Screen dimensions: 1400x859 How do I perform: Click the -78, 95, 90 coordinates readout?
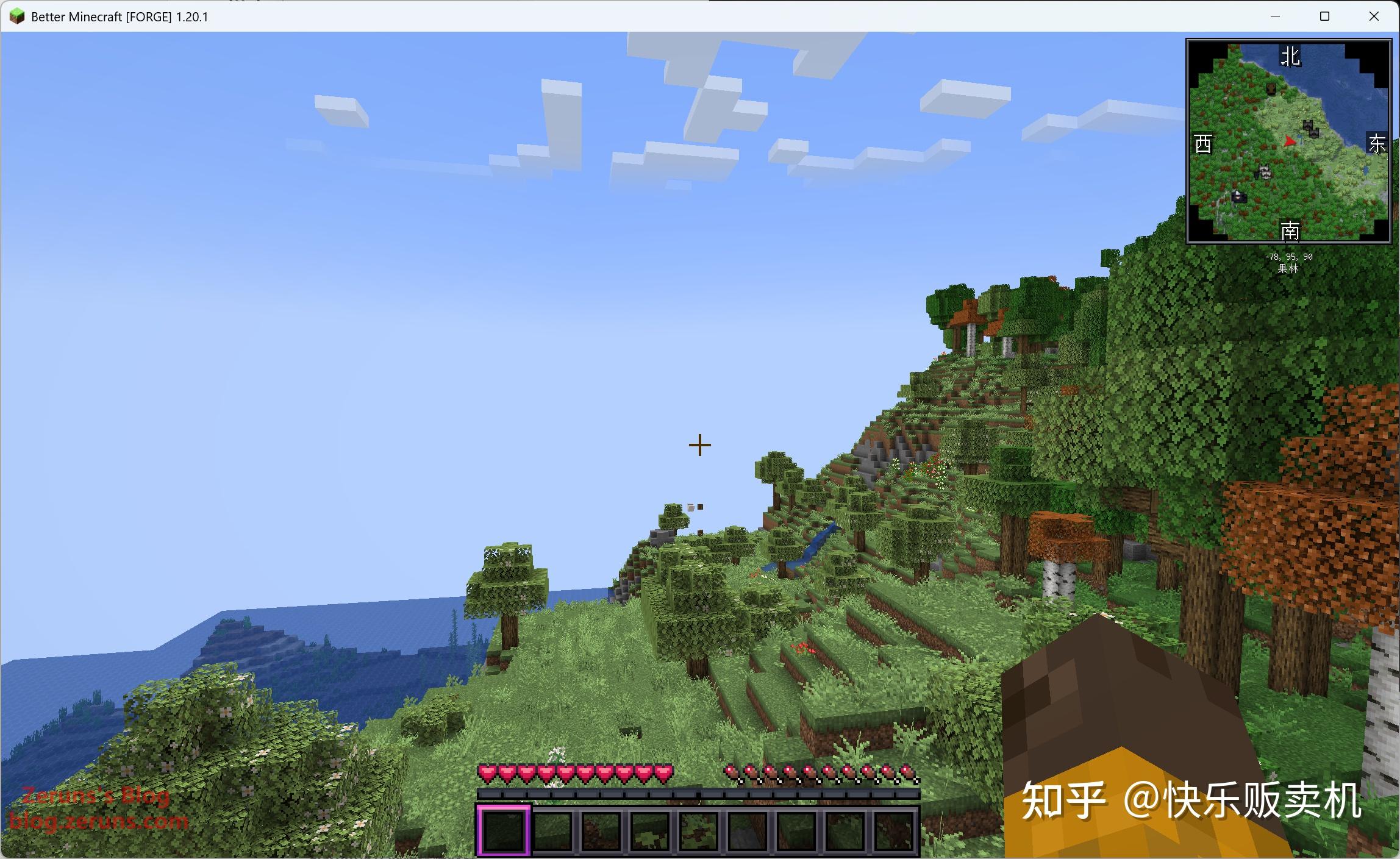pyautogui.click(x=1289, y=257)
